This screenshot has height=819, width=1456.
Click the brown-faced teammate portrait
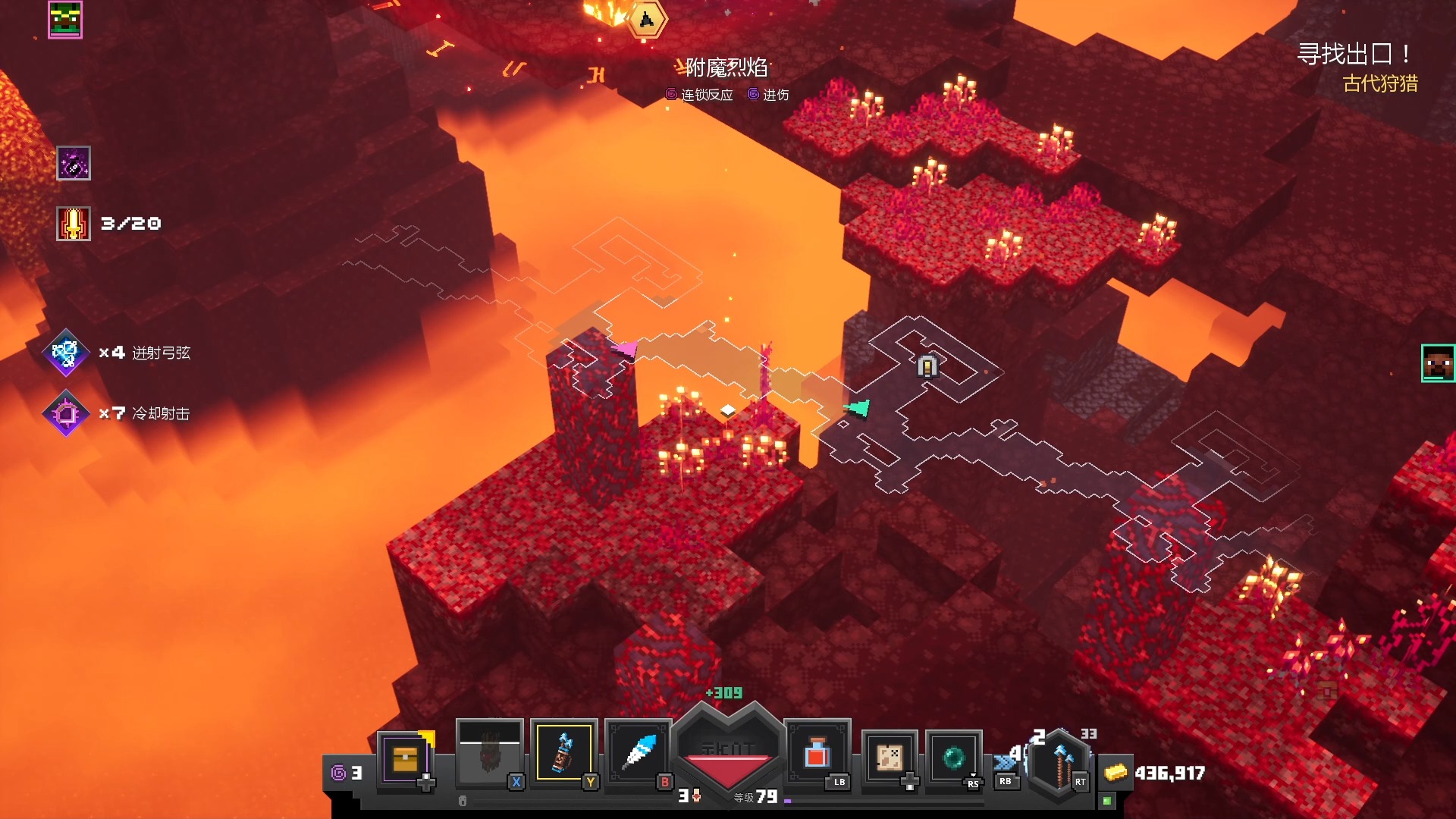click(1438, 363)
